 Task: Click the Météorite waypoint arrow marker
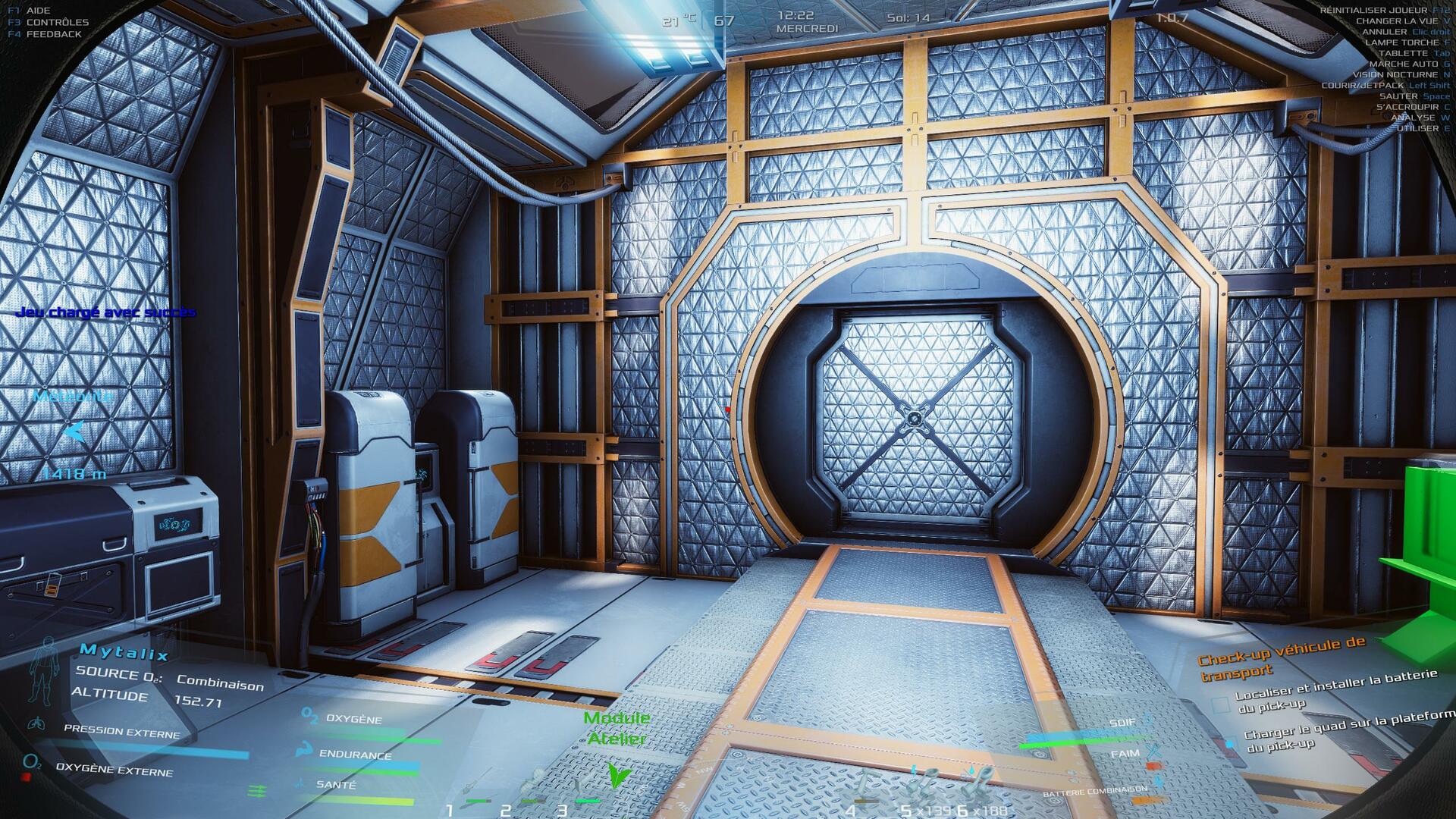coord(74,432)
